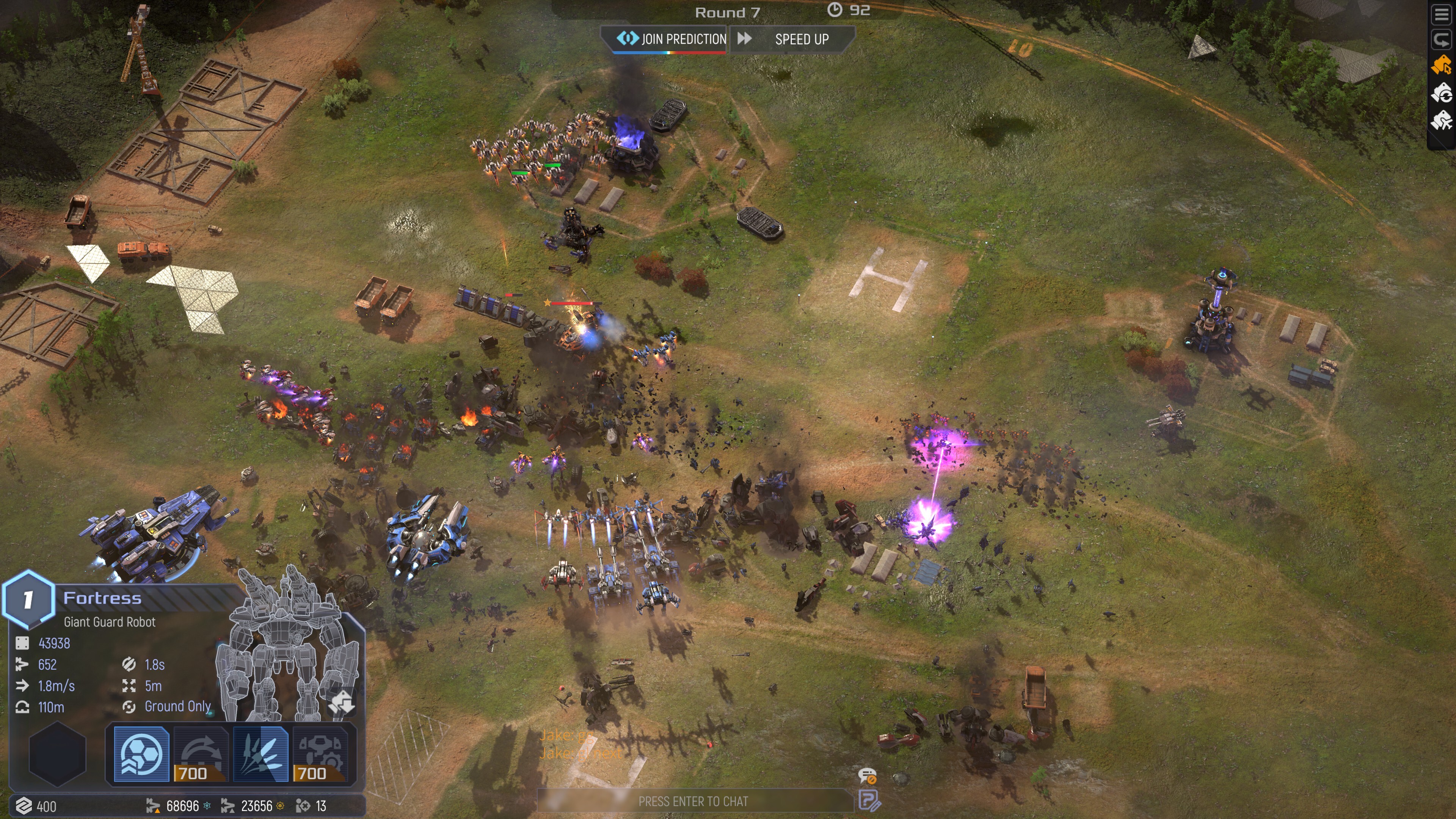Click the replay round arrow icon
The height and width of the screenshot is (819, 1456).
pyautogui.click(x=1441, y=40)
